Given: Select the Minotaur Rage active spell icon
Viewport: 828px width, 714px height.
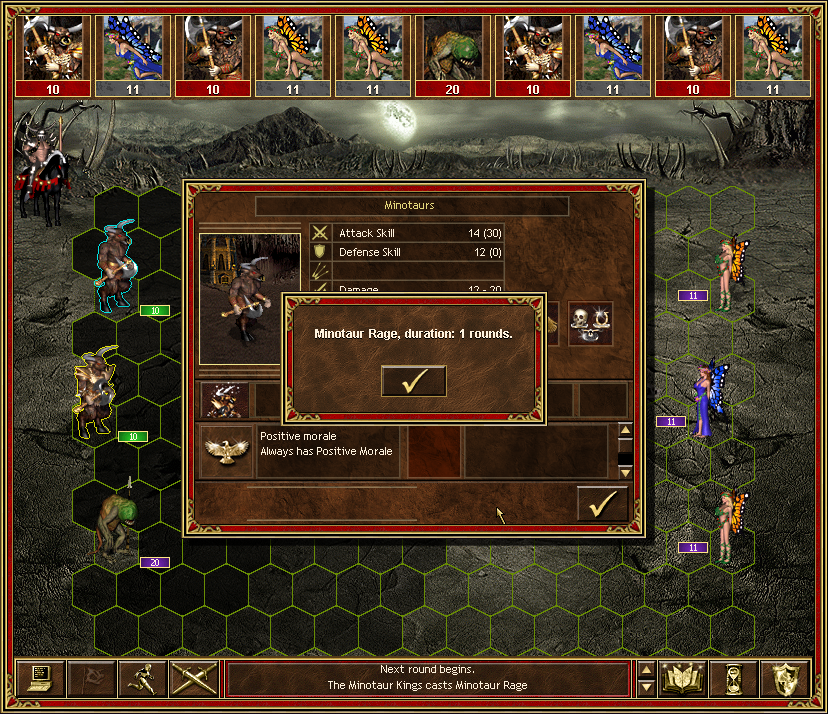Looking at the screenshot, I should (x=226, y=400).
